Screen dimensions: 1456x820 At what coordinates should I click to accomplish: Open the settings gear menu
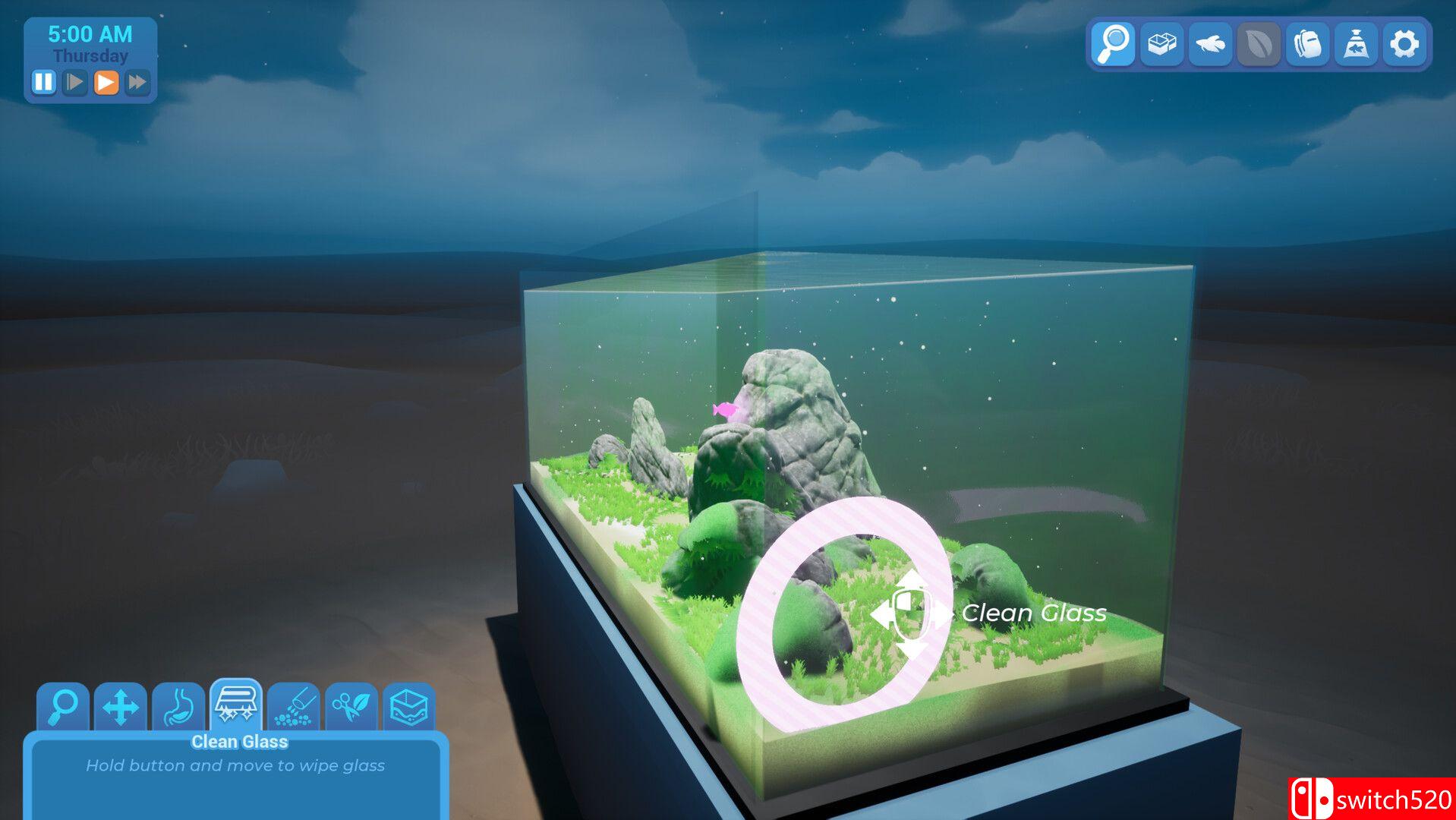(x=1406, y=44)
